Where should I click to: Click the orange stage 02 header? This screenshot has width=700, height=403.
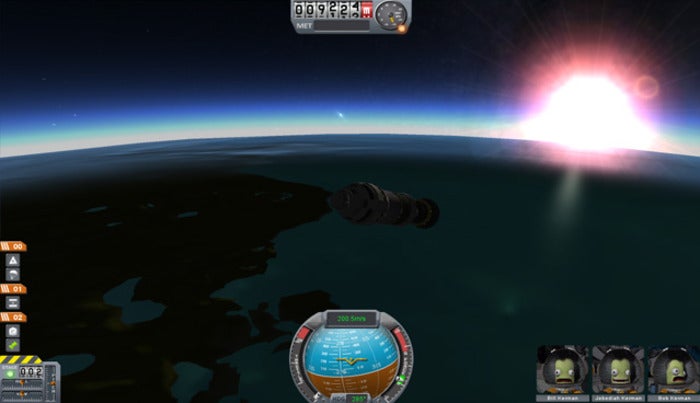point(15,317)
